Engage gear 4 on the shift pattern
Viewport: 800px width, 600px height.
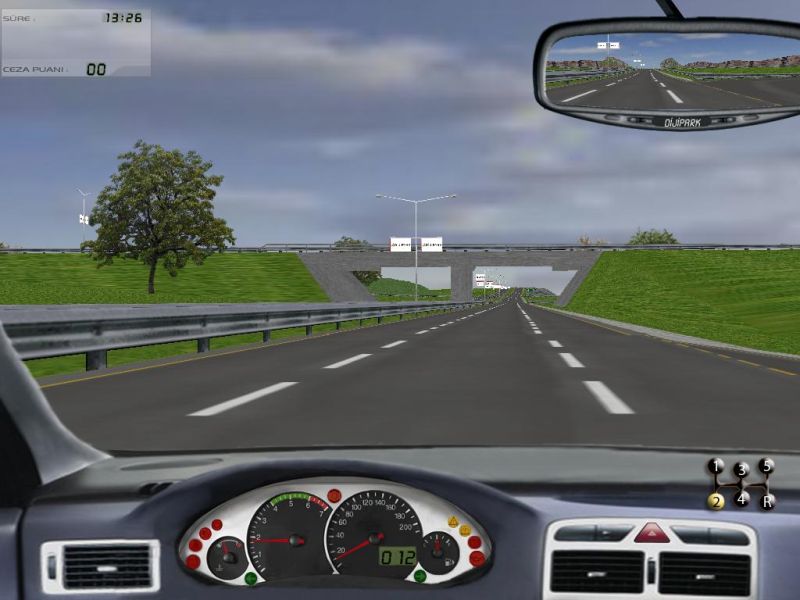[x=741, y=498]
